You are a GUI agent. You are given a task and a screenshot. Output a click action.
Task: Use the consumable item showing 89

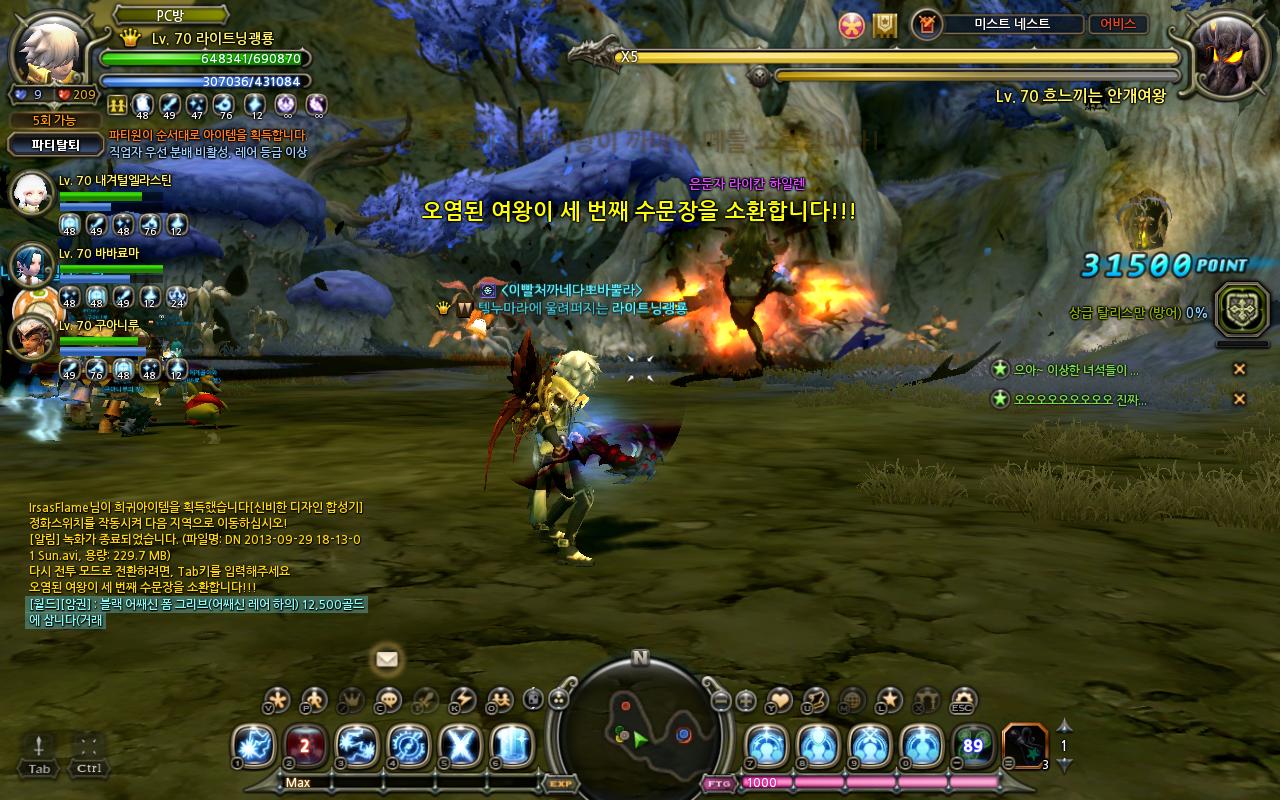tap(973, 746)
